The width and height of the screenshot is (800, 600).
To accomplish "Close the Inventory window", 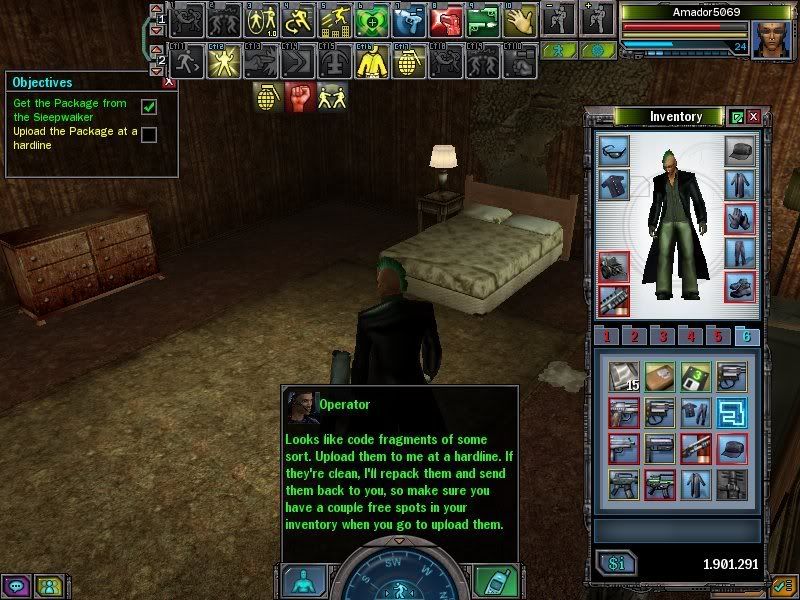I will tap(753, 117).
